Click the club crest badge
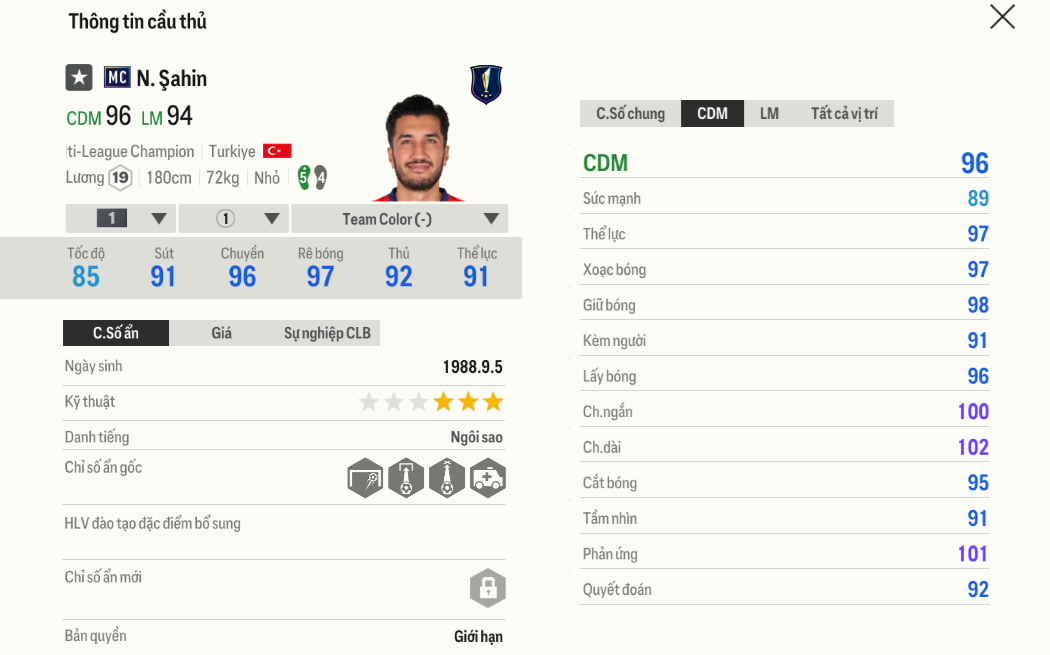The height and width of the screenshot is (655, 1050). click(486, 85)
